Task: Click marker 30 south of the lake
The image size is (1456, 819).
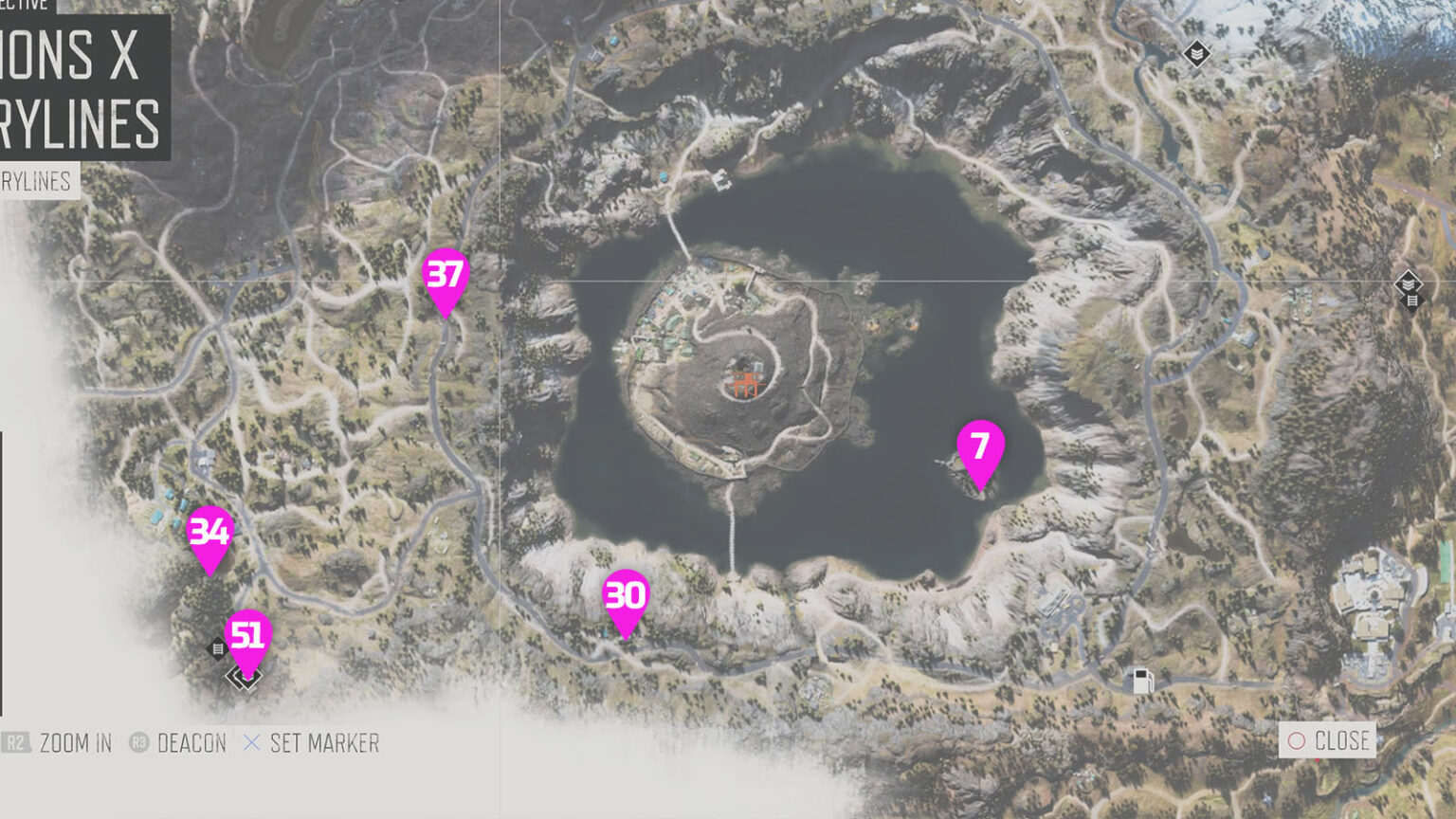Action: (x=626, y=595)
